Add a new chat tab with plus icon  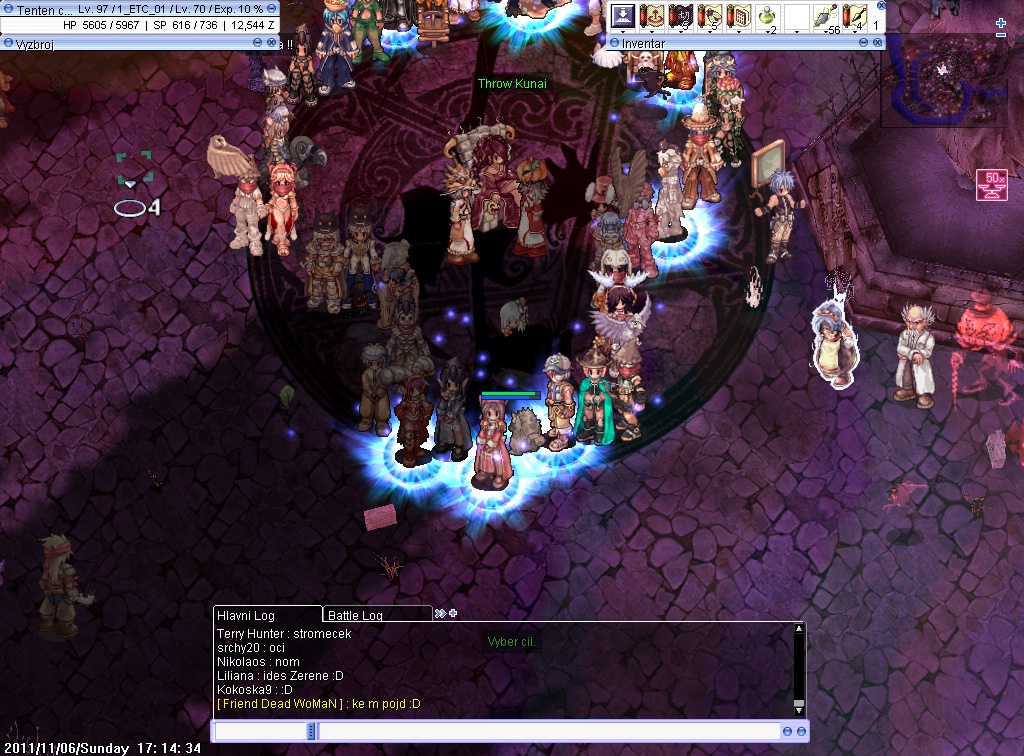(453, 613)
